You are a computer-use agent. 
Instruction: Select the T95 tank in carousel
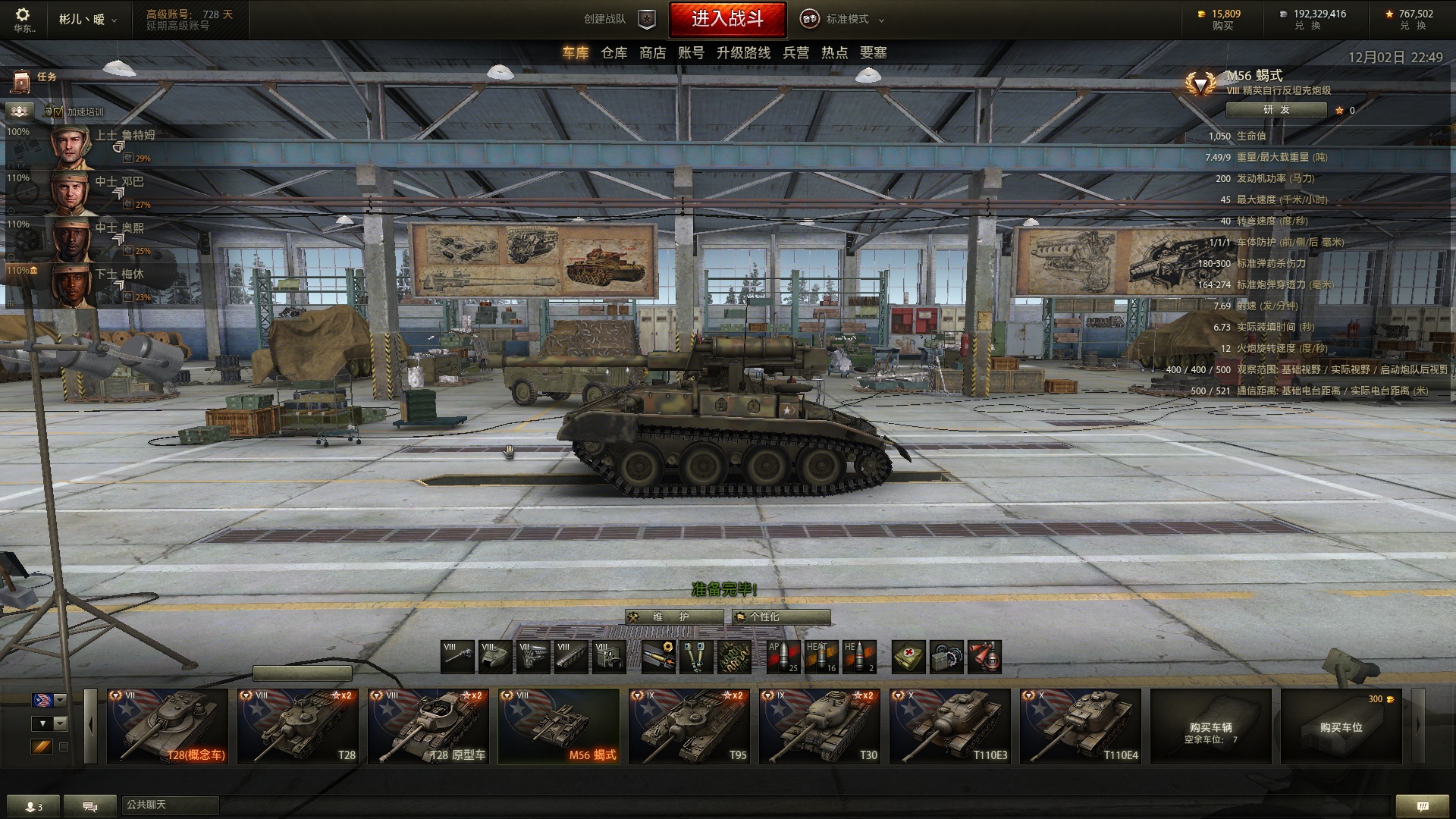click(689, 726)
